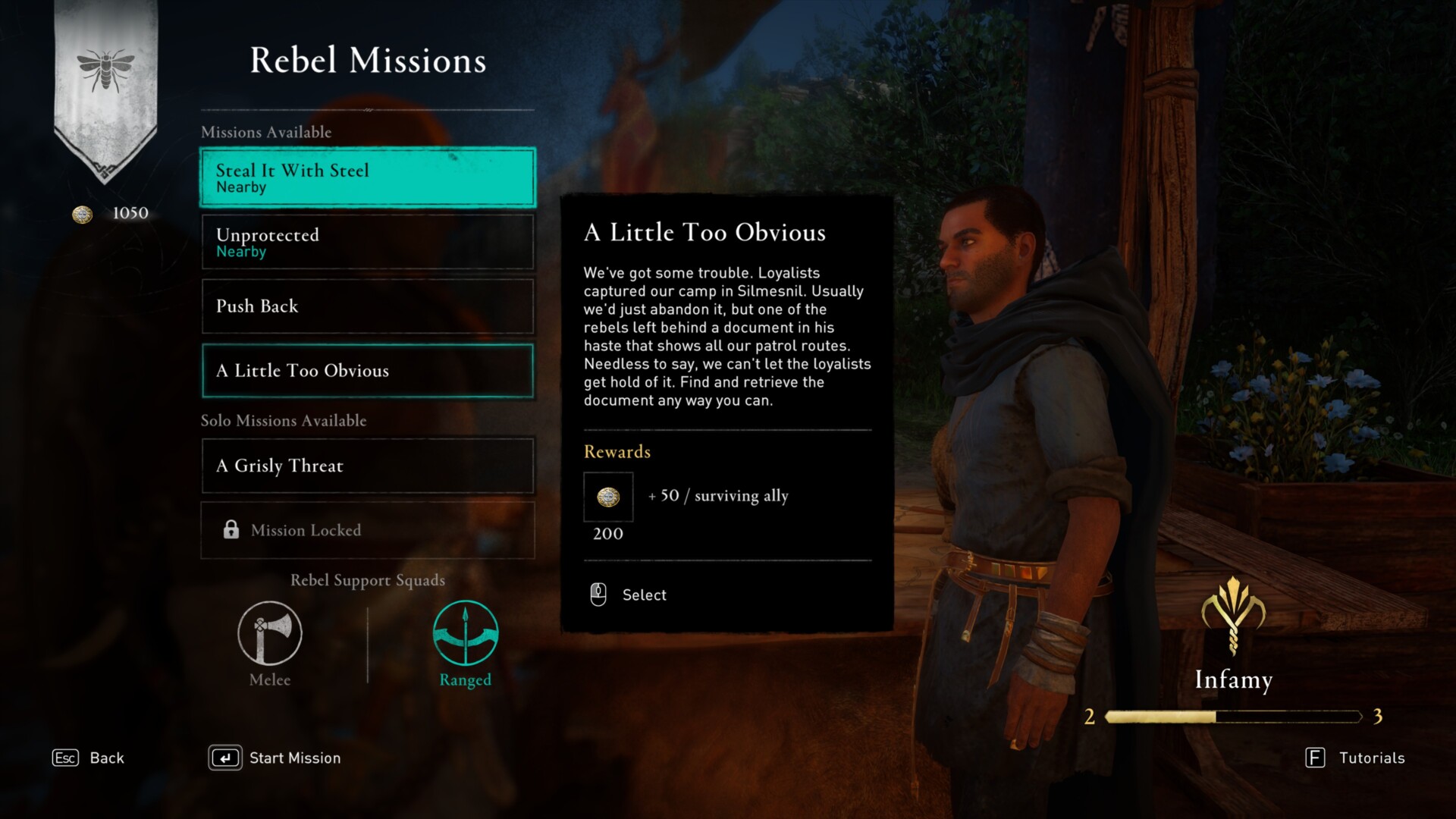The width and height of the screenshot is (1456, 819).
Task: Click Select in the mission details panel
Action: coord(629,595)
